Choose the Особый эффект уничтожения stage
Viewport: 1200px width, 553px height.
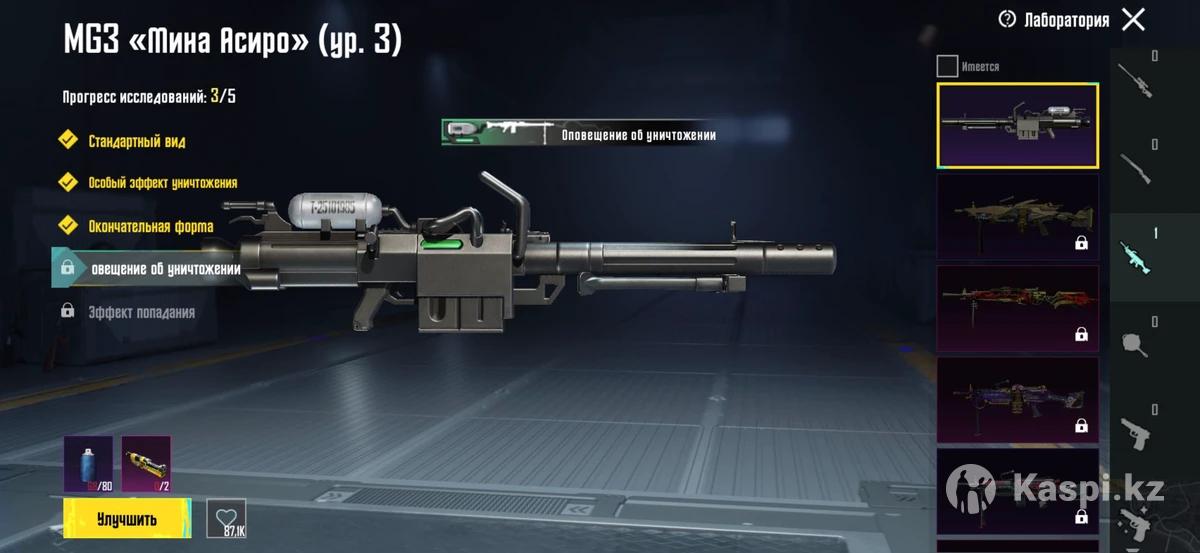(x=161, y=183)
